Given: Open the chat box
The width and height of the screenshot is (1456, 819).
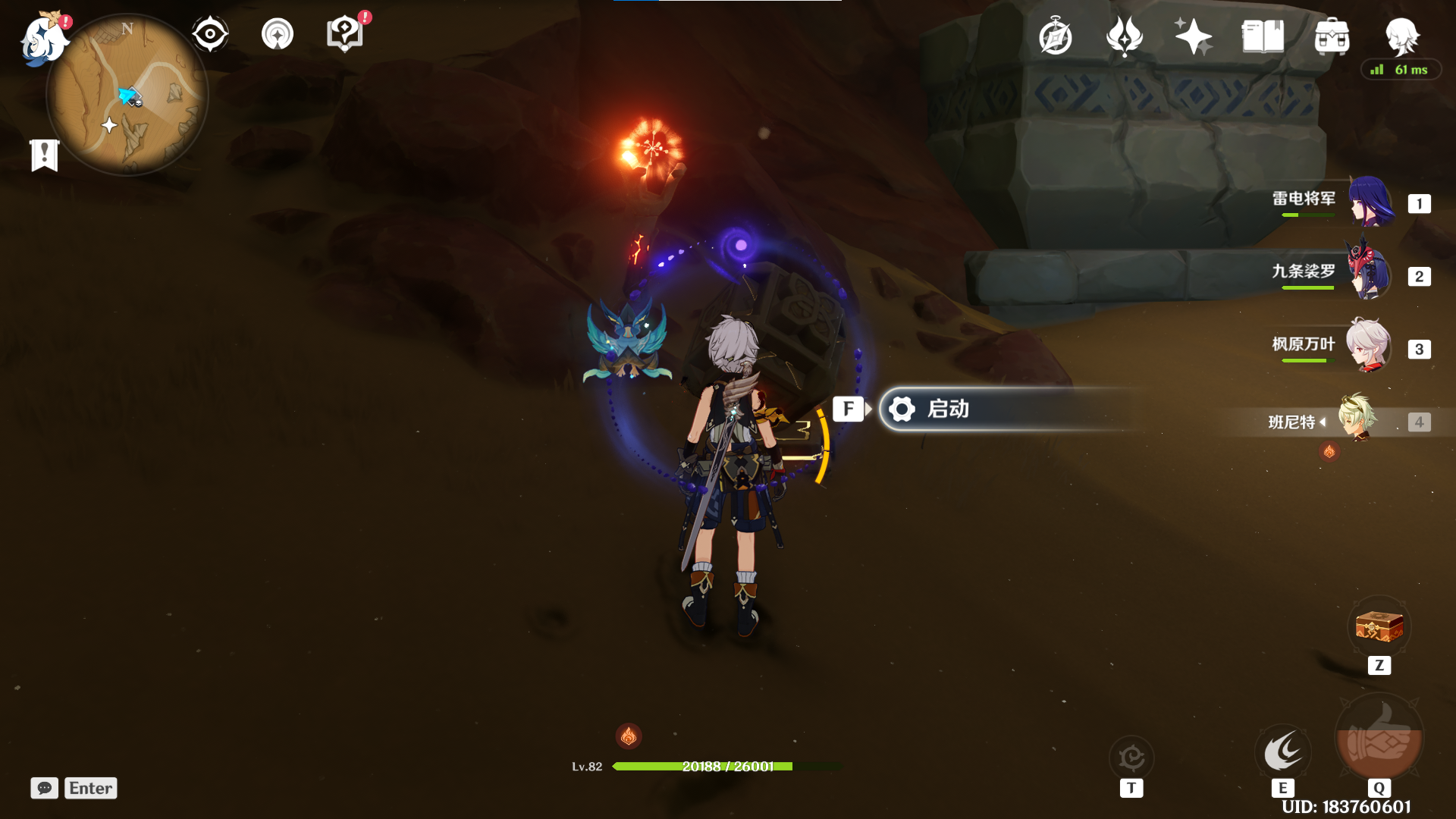Looking at the screenshot, I should point(45,788).
